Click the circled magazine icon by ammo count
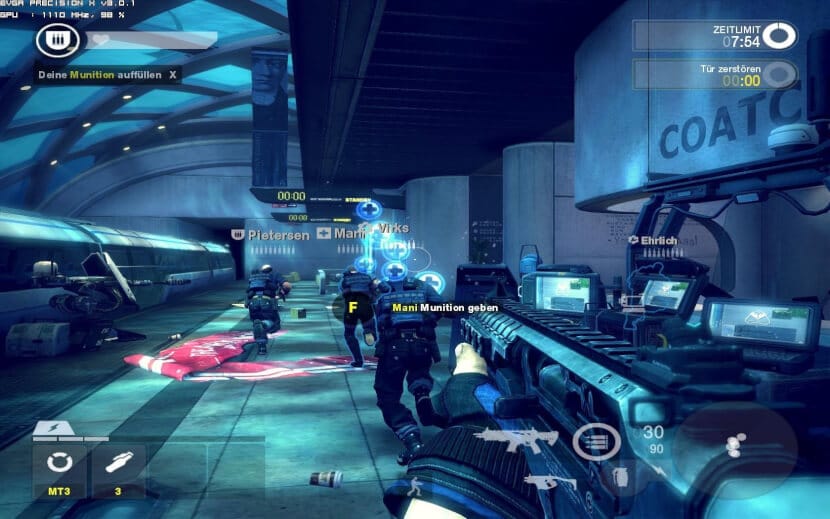The image size is (830, 519). 596,441
